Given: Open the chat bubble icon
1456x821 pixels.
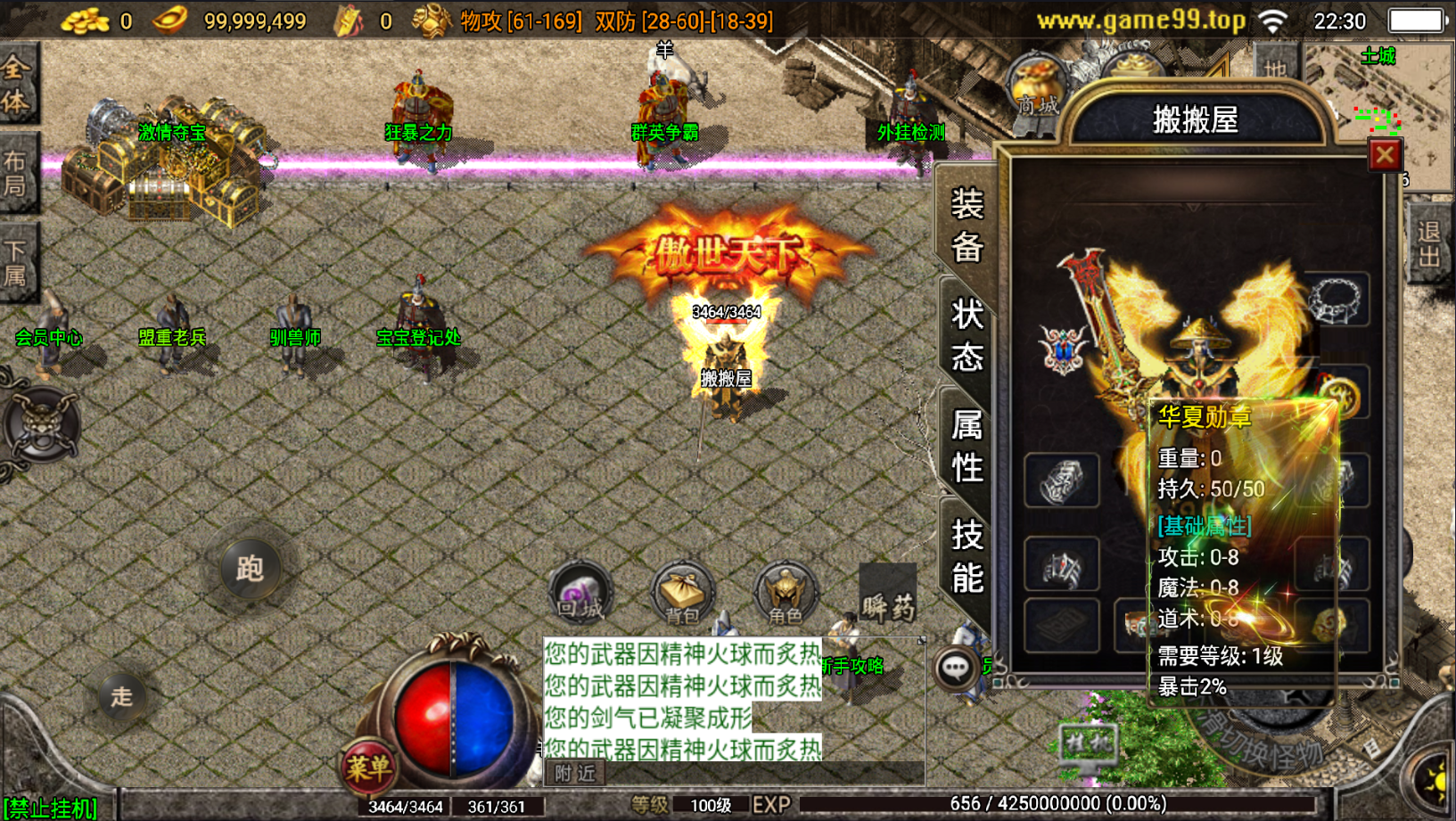Looking at the screenshot, I should pos(958,668).
